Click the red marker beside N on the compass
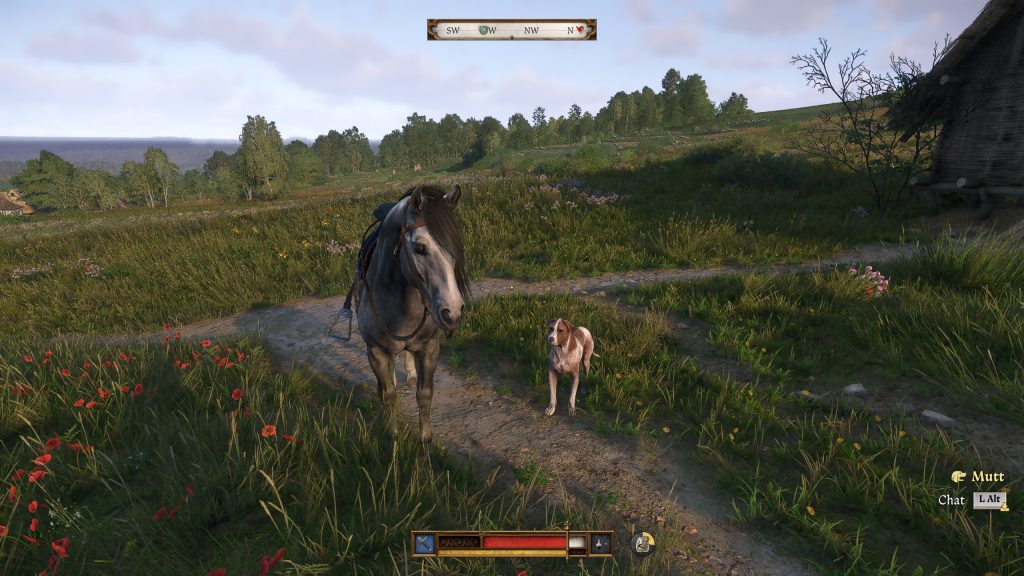This screenshot has width=1024, height=576. 579,30
